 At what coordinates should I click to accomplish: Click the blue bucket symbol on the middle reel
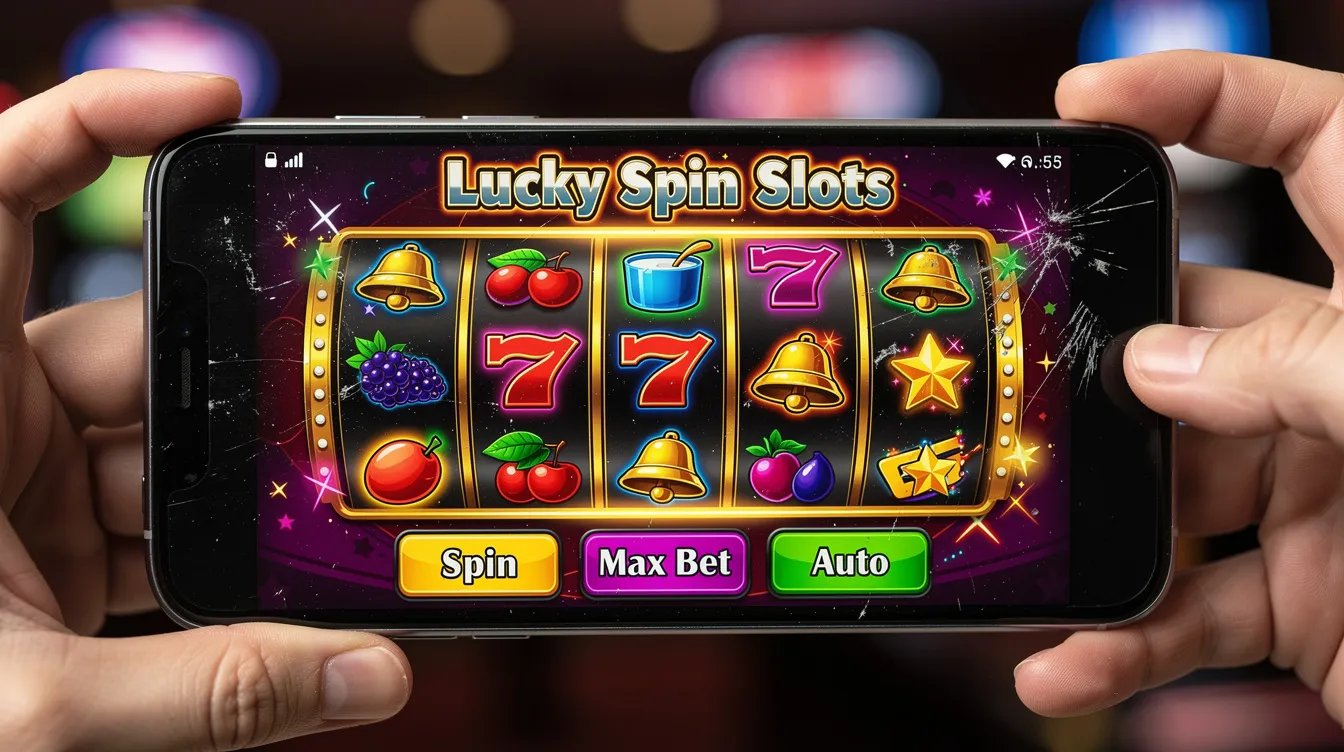coord(662,280)
